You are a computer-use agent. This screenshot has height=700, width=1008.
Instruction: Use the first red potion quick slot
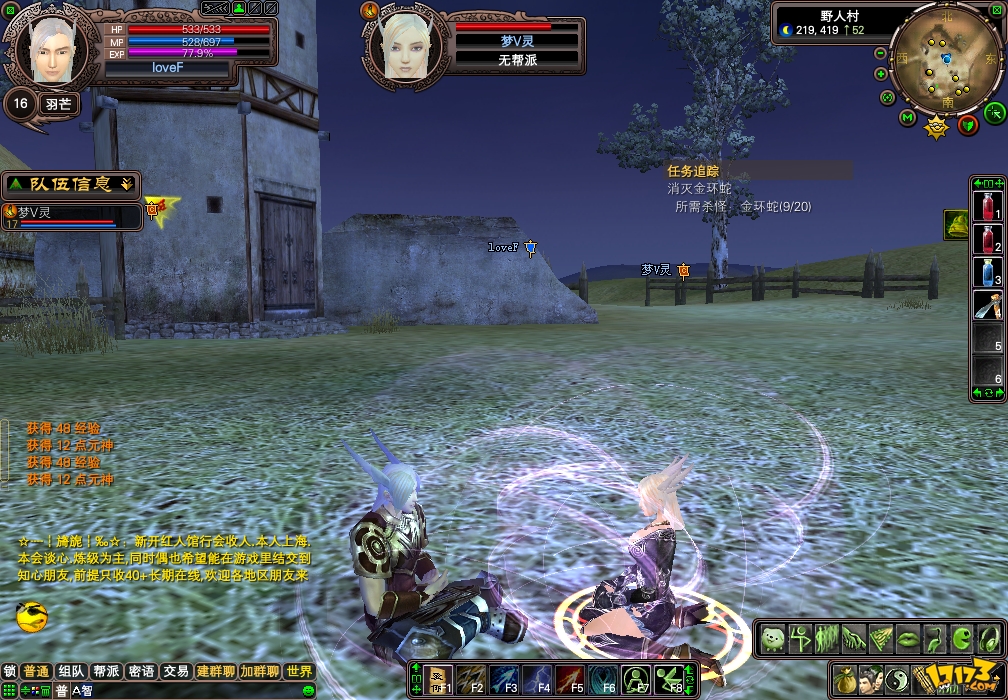(988, 207)
